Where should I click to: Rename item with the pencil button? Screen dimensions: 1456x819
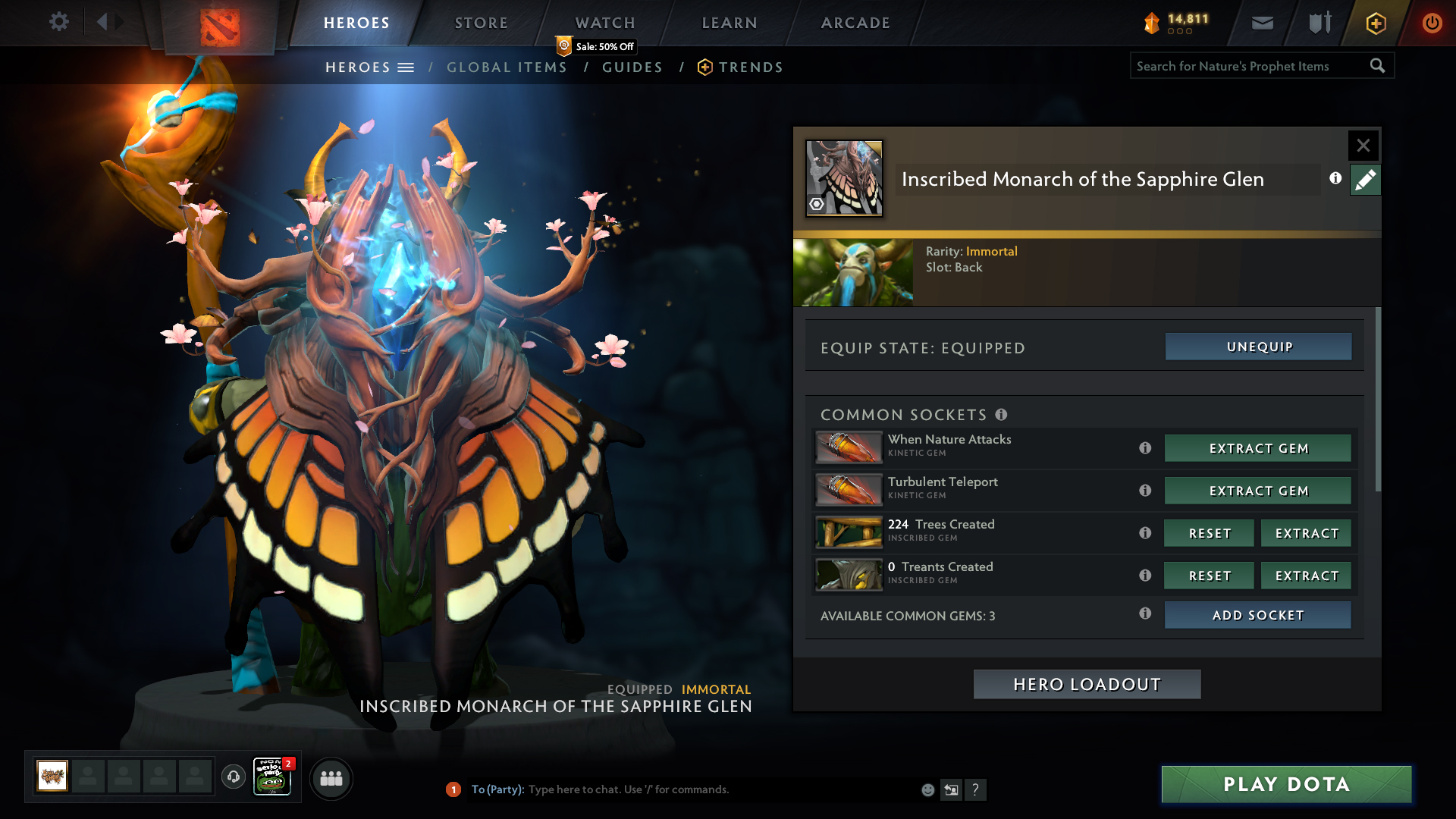pos(1365,180)
